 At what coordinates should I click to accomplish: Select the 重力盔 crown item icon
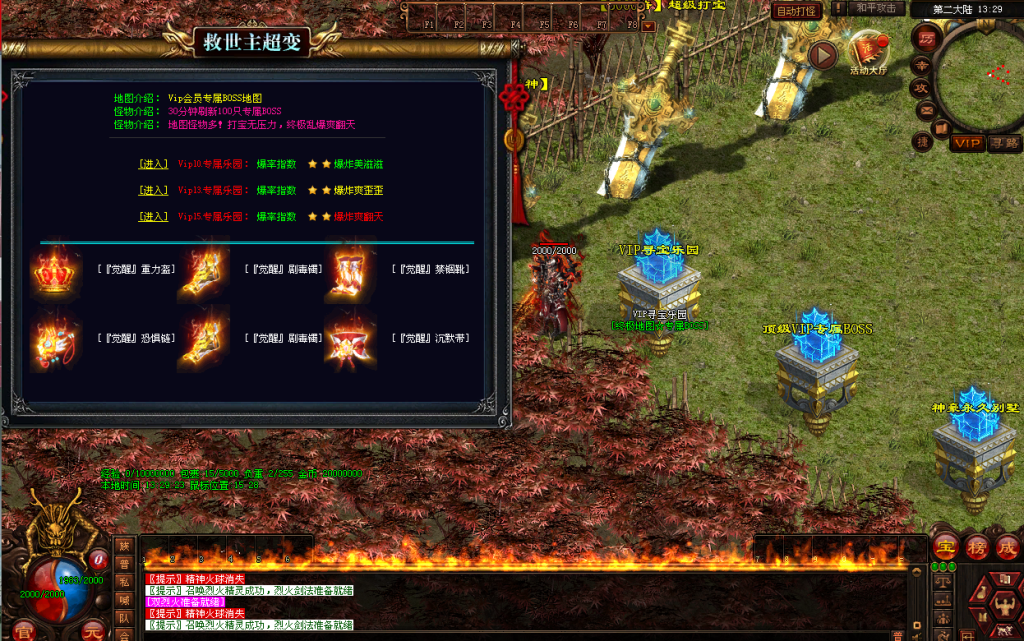pos(55,269)
